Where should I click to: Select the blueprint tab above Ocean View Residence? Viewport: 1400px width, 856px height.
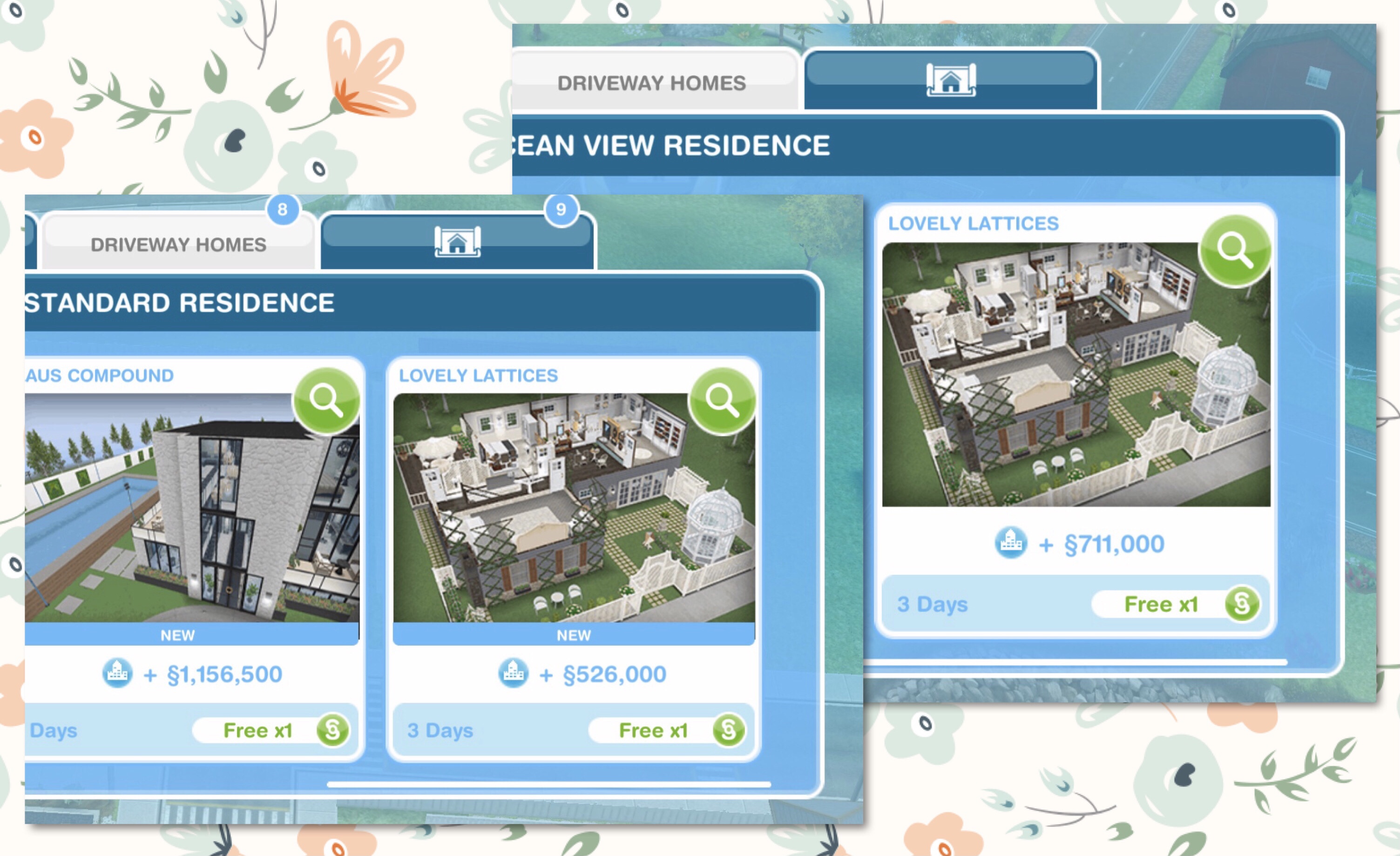tap(951, 80)
